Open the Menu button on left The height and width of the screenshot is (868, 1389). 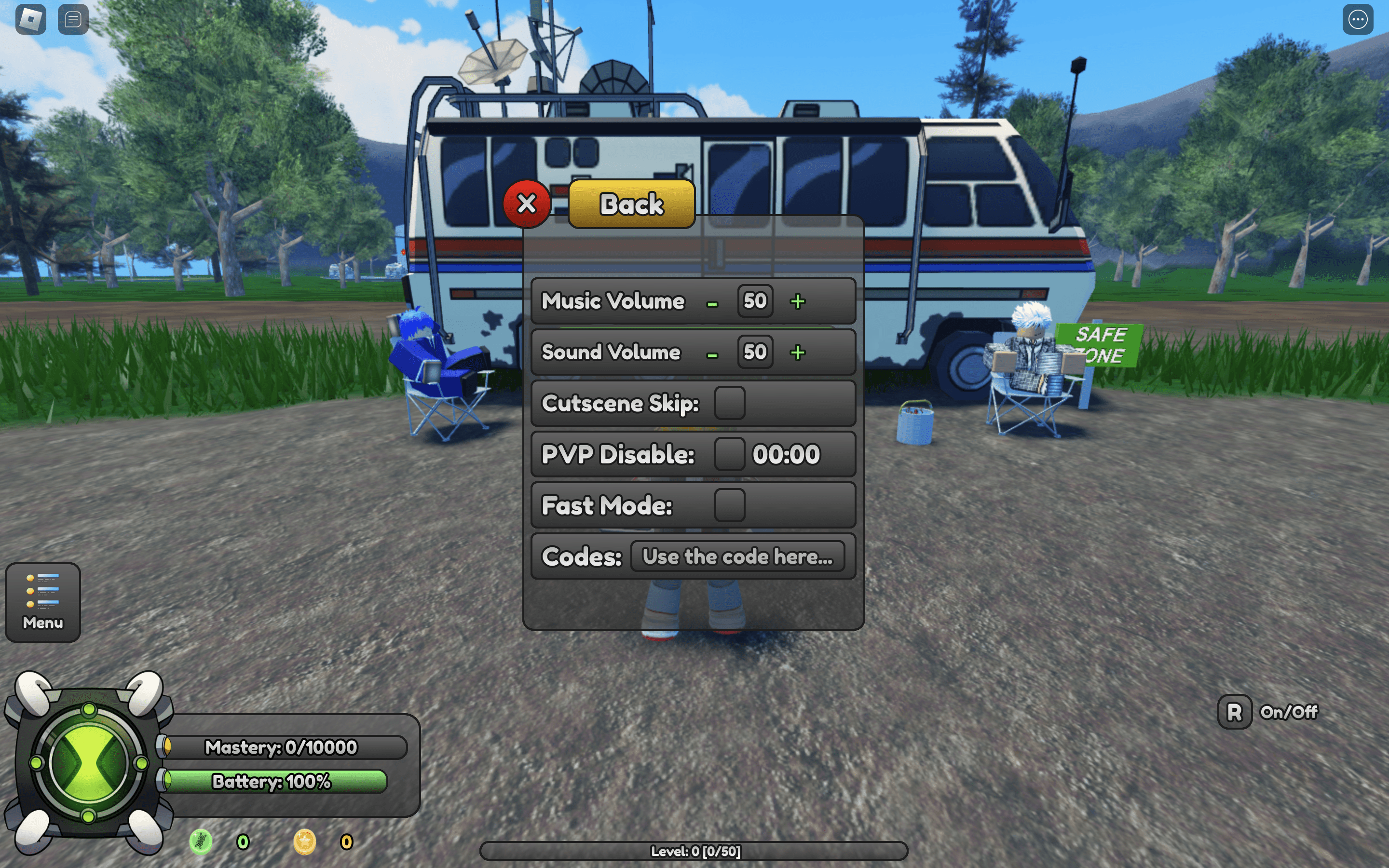click(x=43, y=602)
